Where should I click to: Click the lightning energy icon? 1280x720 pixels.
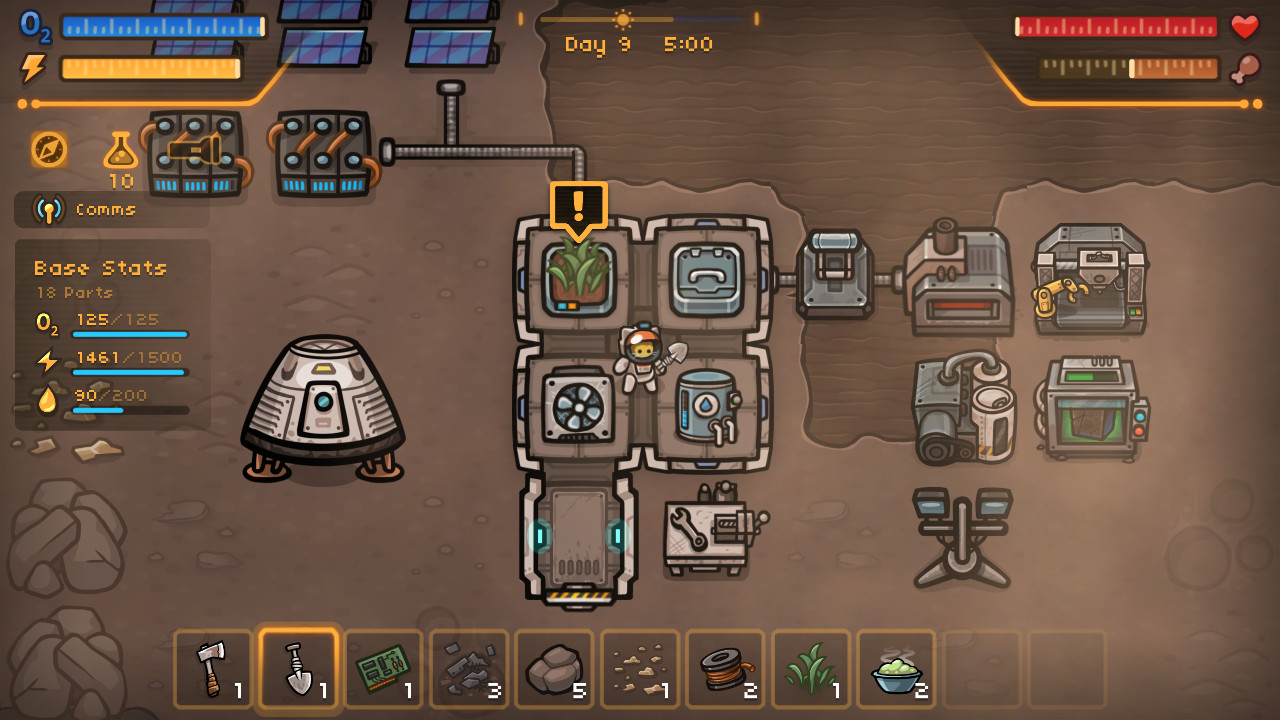(x=33, y=67)
